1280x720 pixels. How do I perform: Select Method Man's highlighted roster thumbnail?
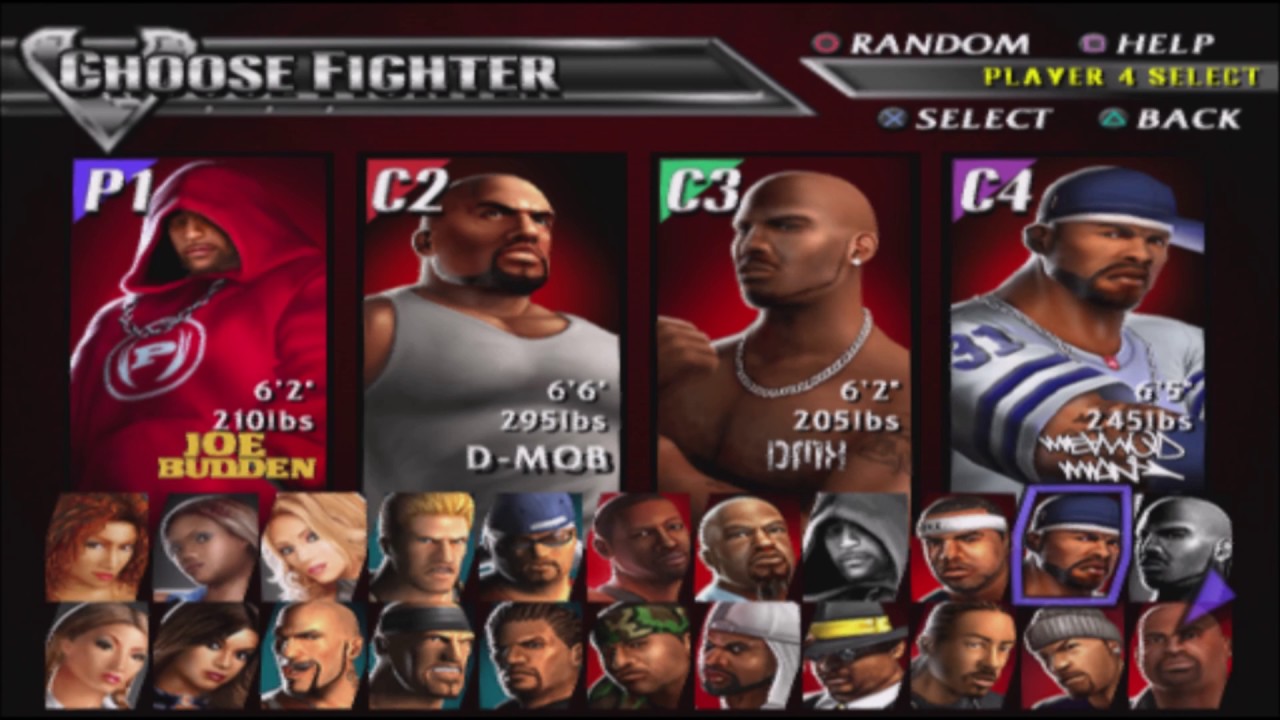[x=1071, y=543]
